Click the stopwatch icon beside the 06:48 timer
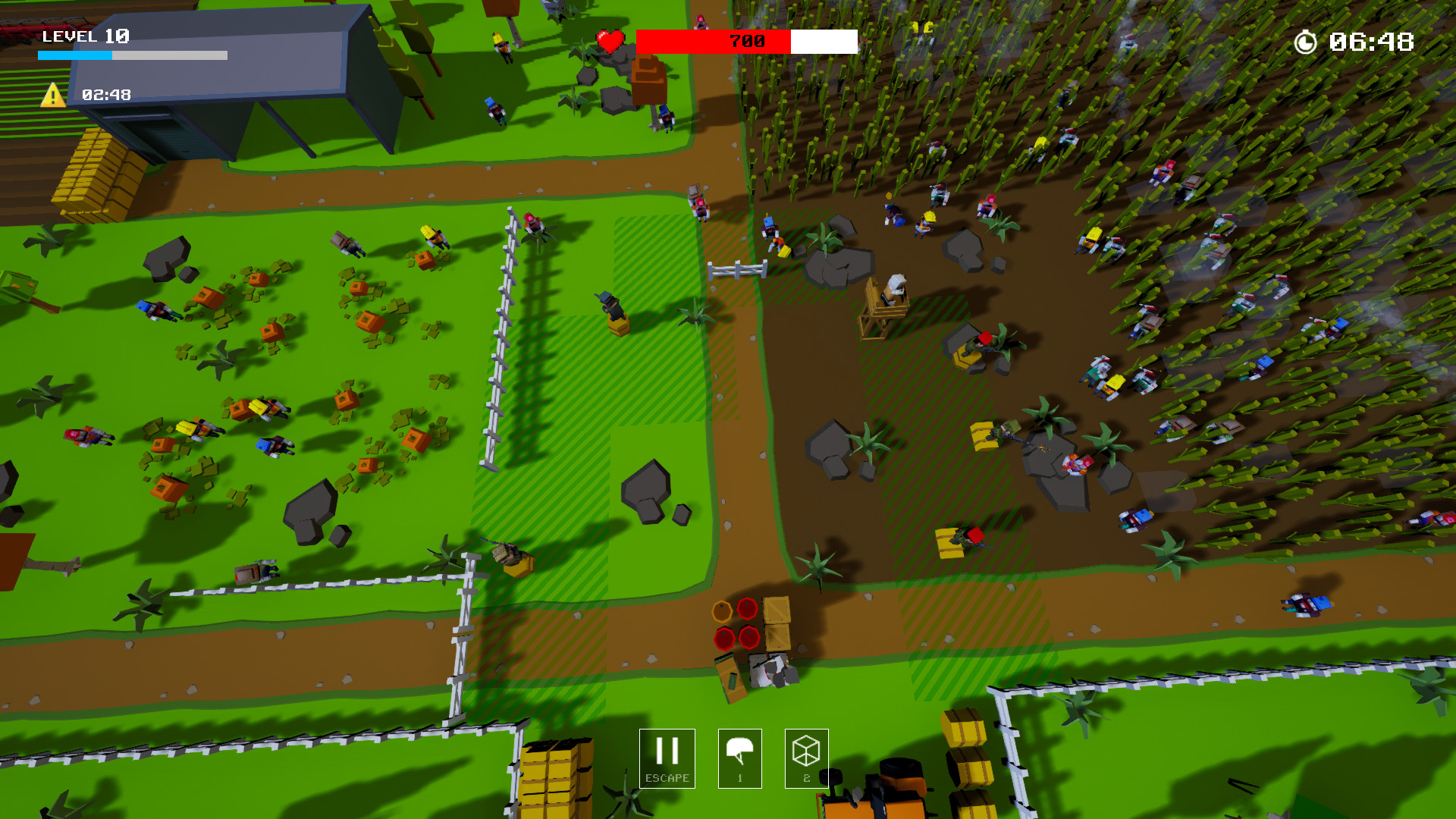 tap(1306, 42)
